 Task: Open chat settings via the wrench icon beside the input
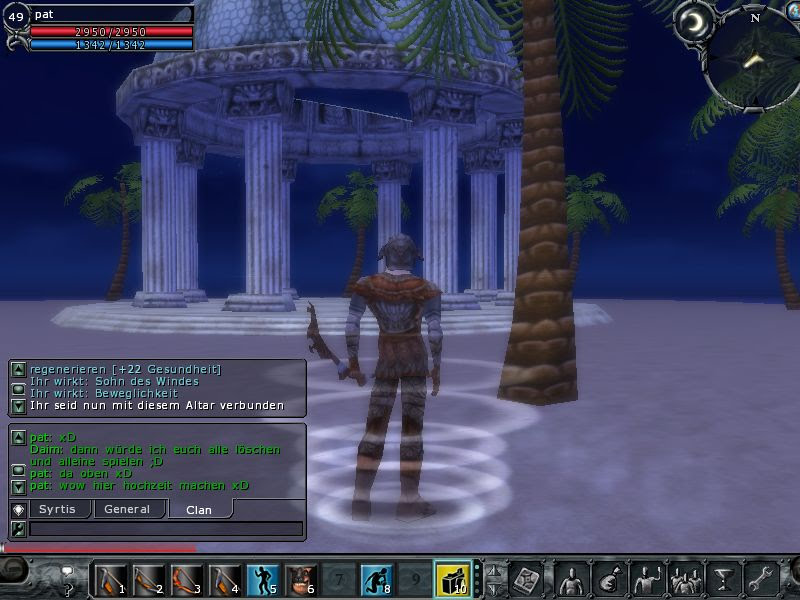(18, 529)
